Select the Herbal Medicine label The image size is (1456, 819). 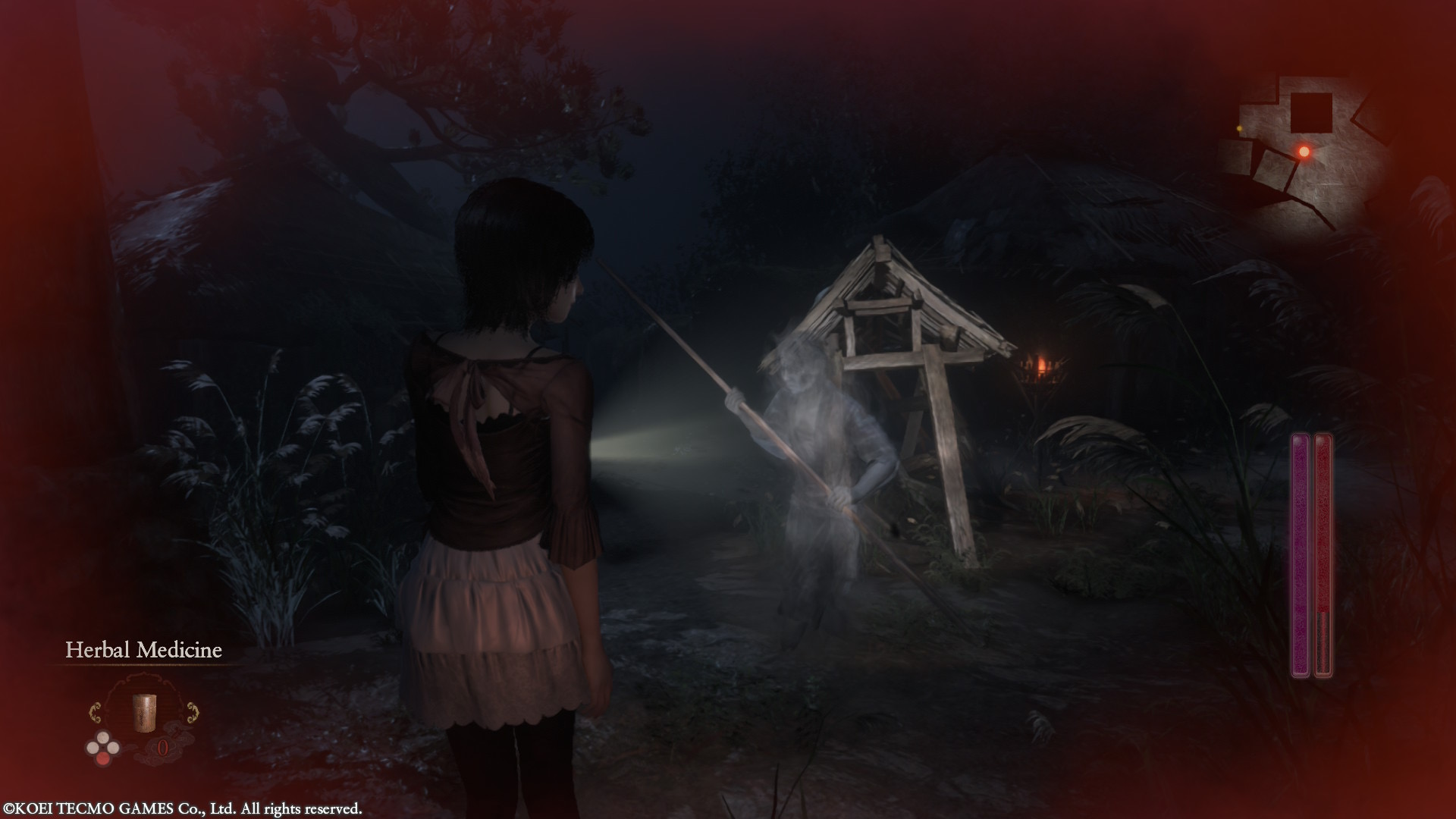[144, 649]
